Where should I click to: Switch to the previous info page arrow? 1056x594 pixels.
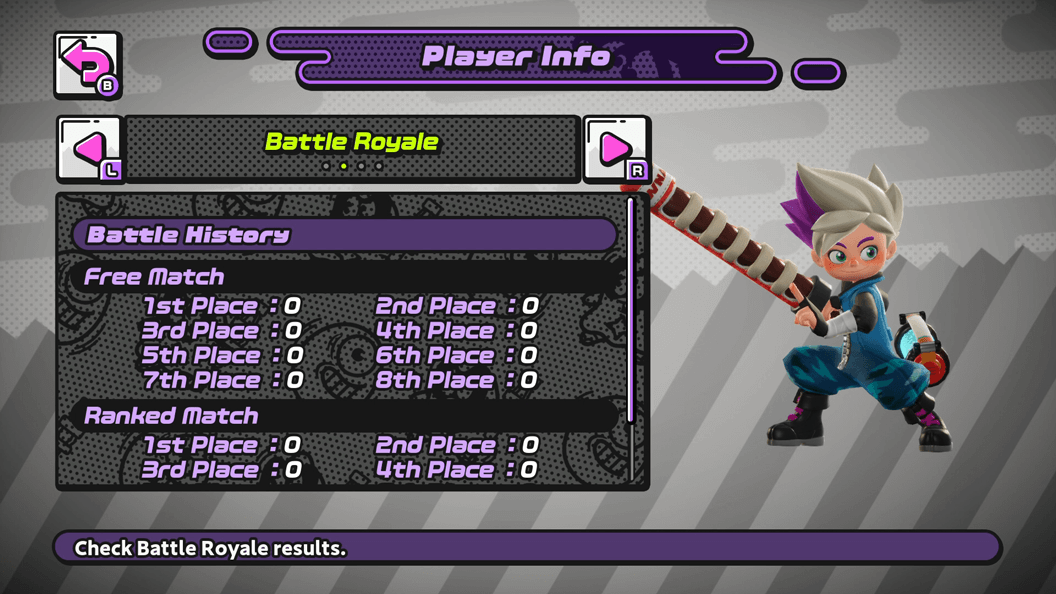[x=90, y=149]
